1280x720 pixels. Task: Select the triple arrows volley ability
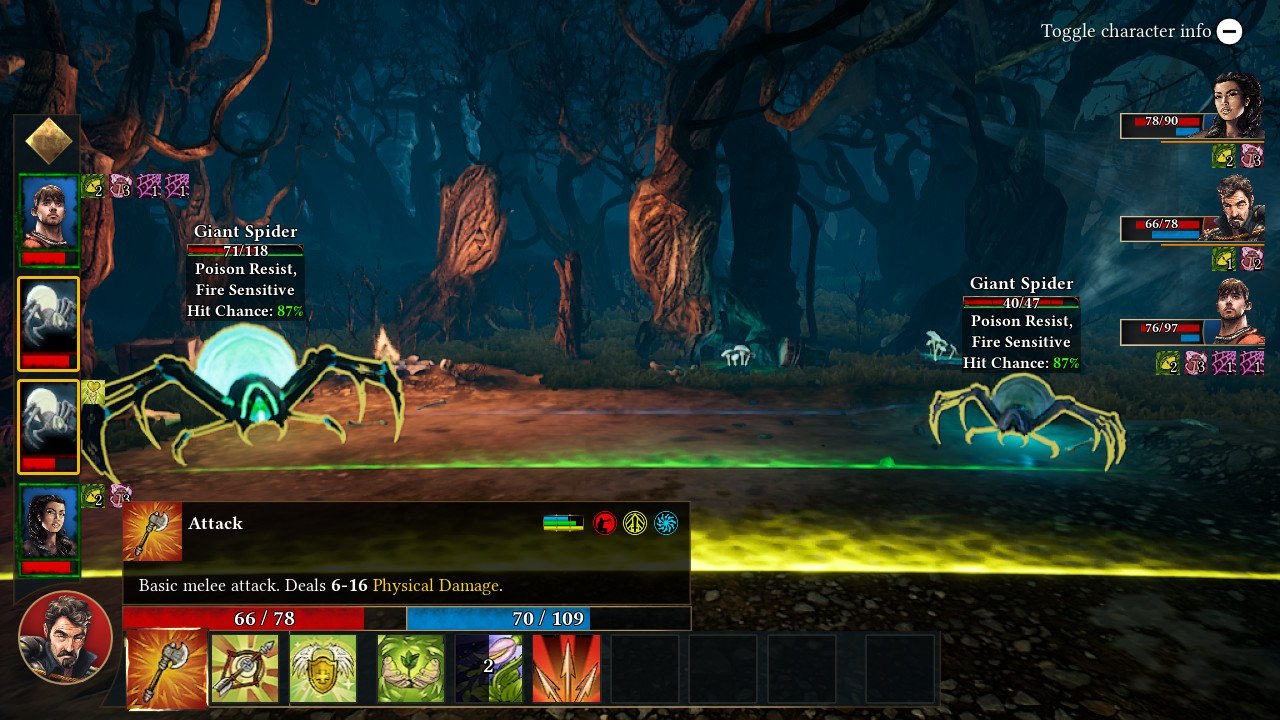(566, 668)
